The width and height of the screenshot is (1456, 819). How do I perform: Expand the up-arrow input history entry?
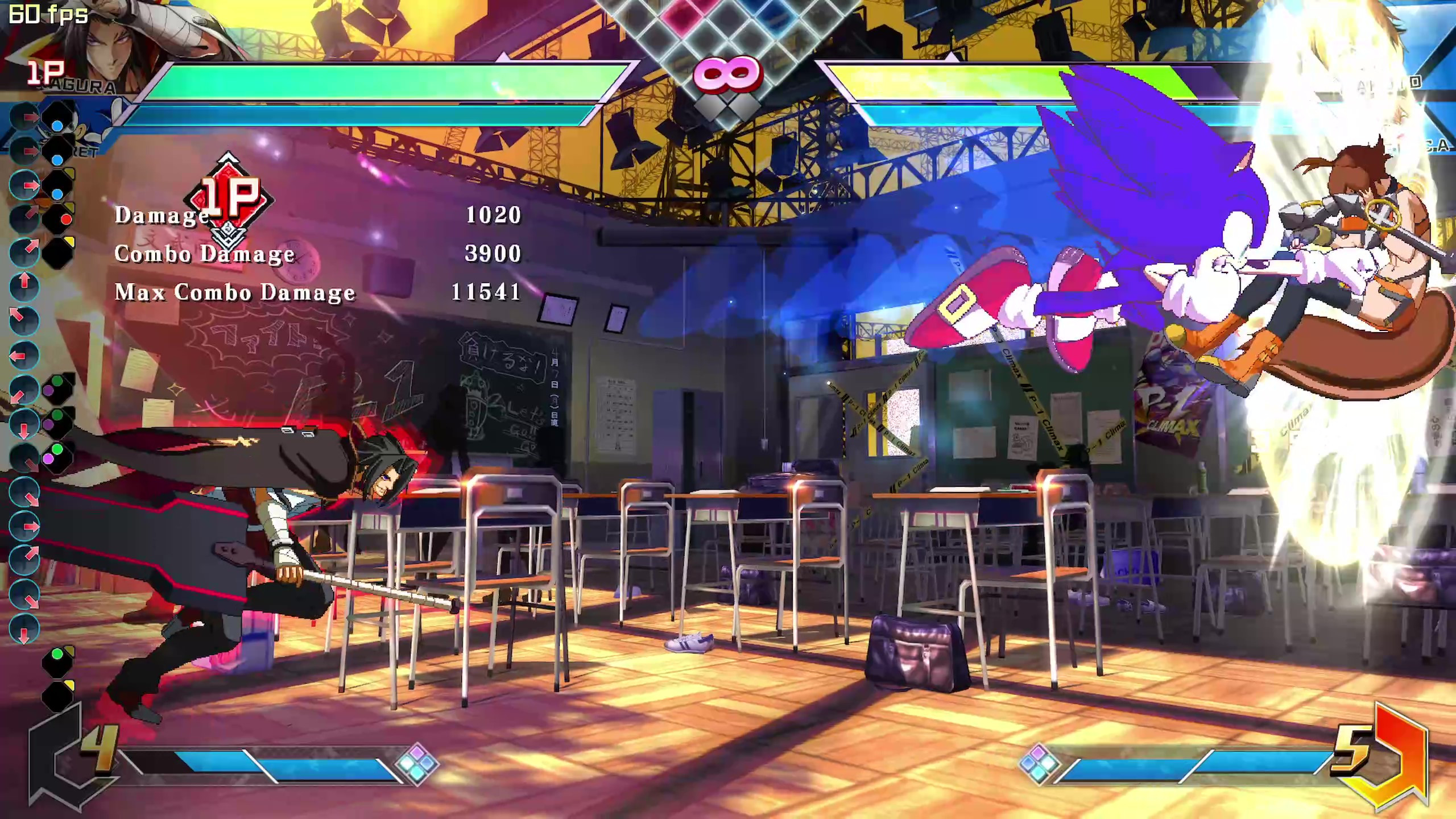click(24, 279)
